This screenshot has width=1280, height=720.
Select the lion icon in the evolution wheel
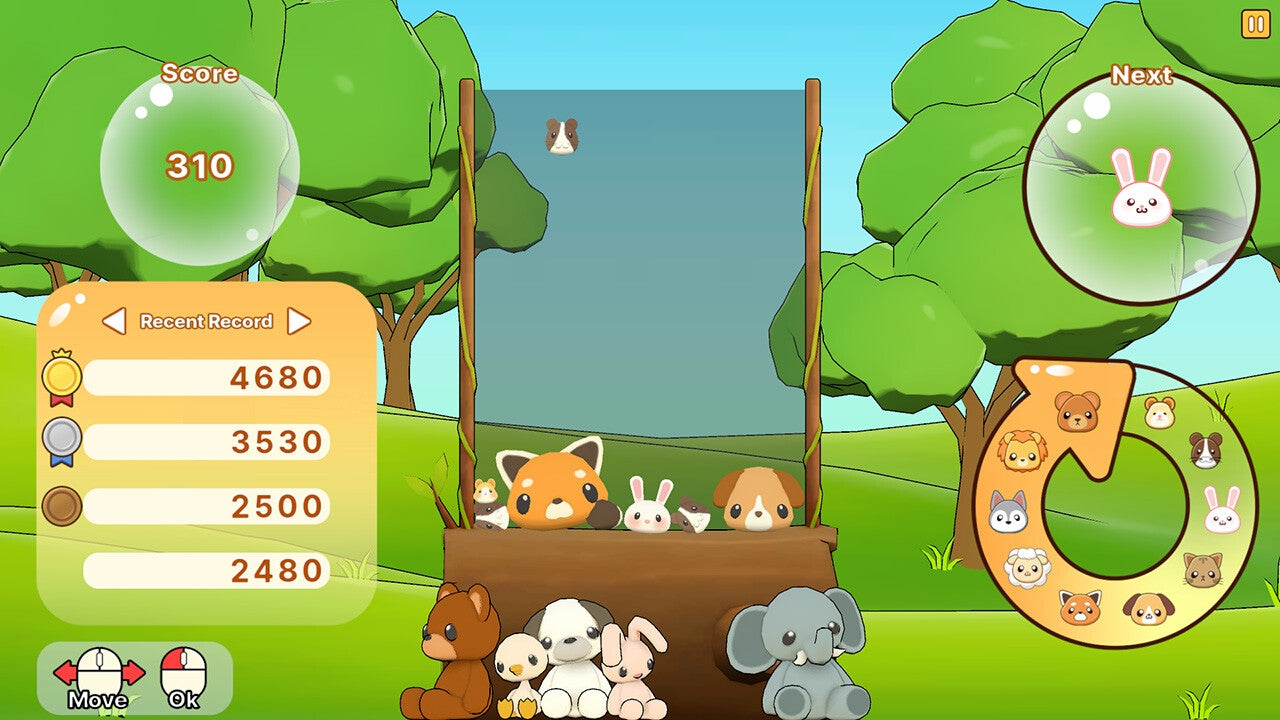pos(1021,451)
